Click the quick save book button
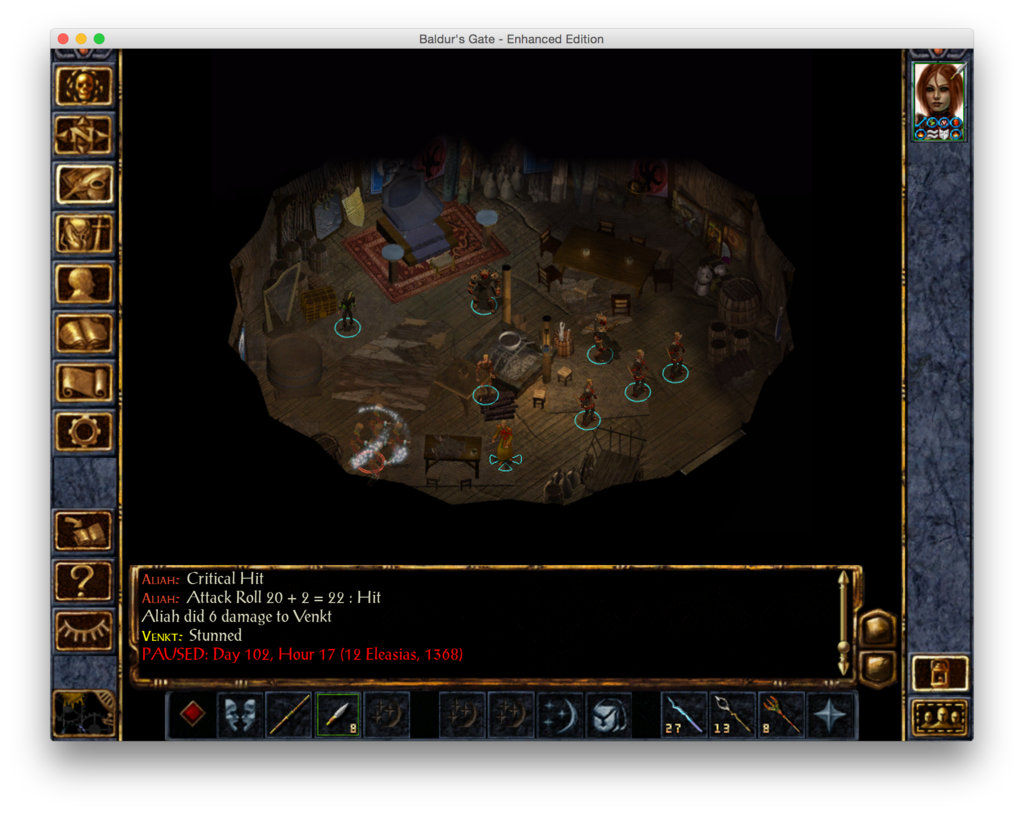This screenshot has height=813, width=1024. coord(84,531)
